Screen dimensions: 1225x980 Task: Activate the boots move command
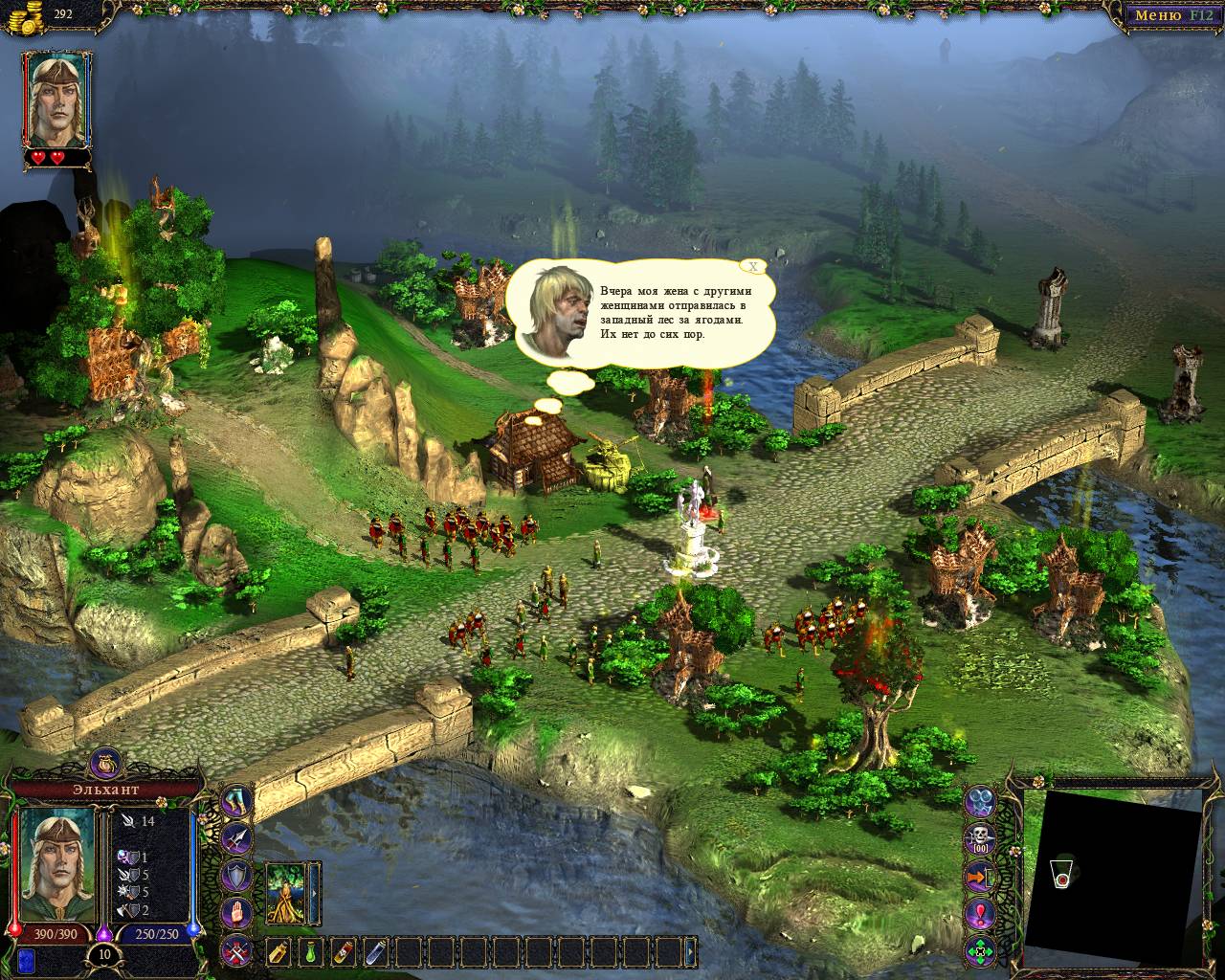click(237, 802)
